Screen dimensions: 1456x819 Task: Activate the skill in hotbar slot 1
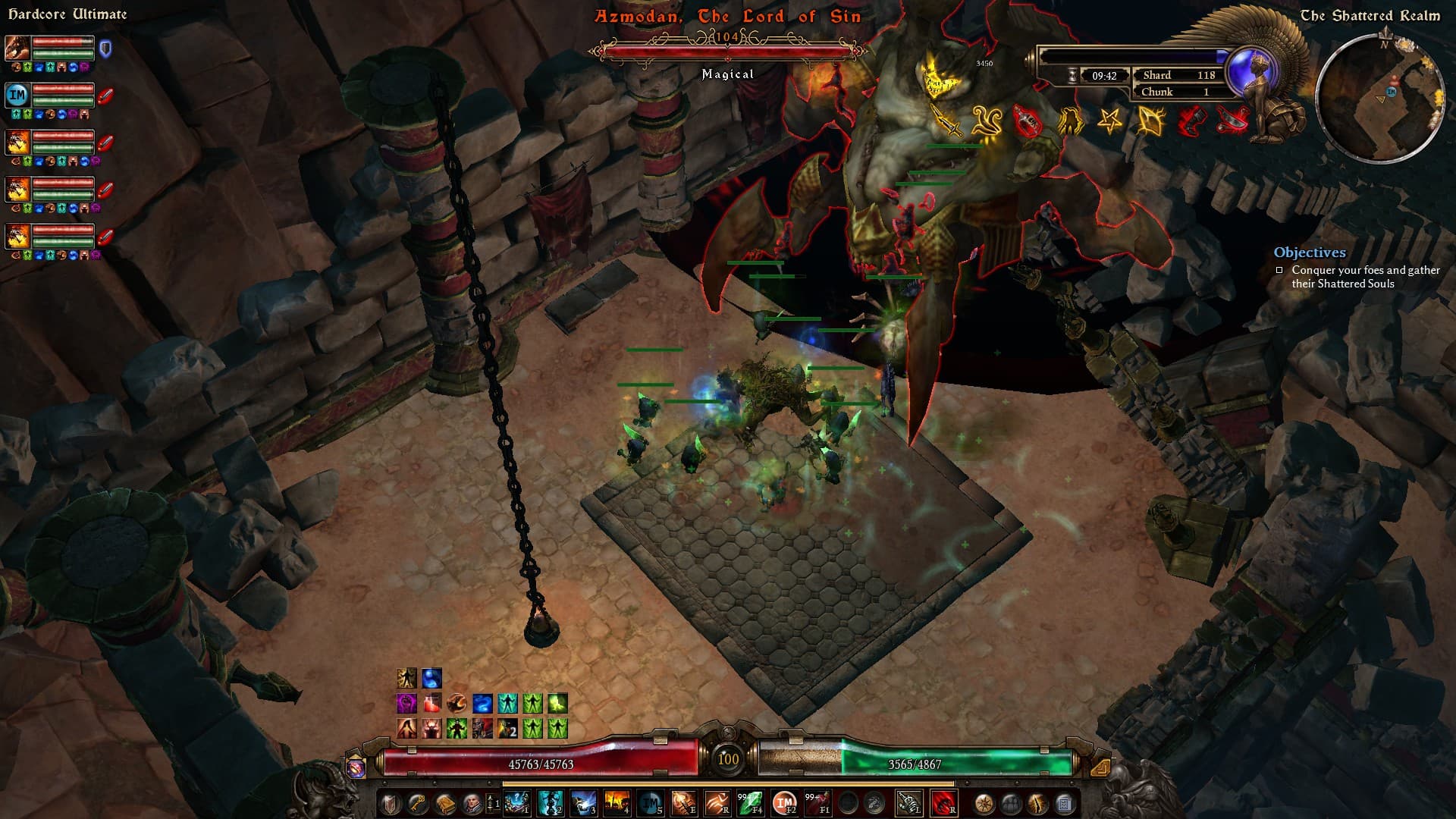point(517,803)
